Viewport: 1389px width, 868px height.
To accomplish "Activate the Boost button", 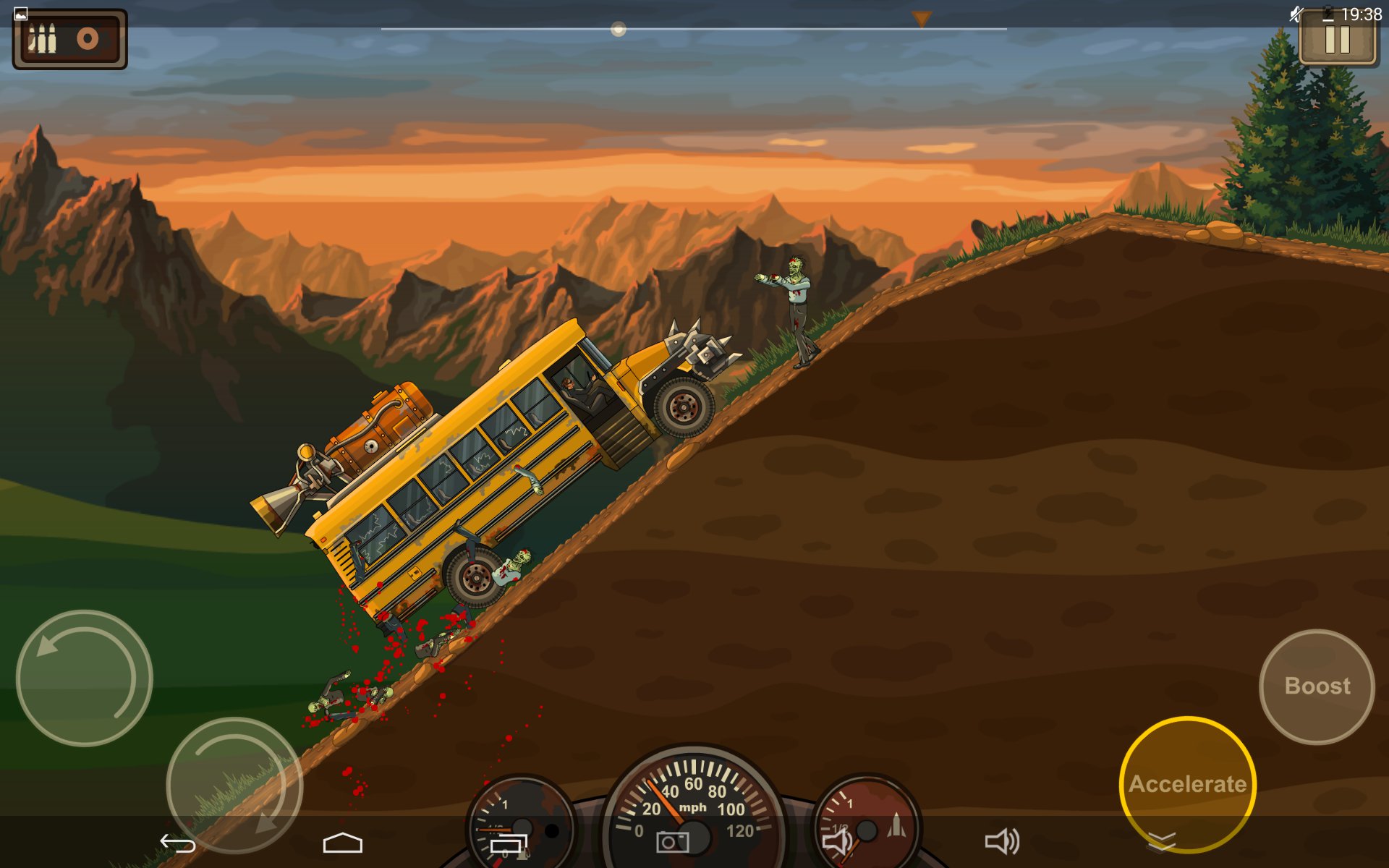I will point(1317,686).
